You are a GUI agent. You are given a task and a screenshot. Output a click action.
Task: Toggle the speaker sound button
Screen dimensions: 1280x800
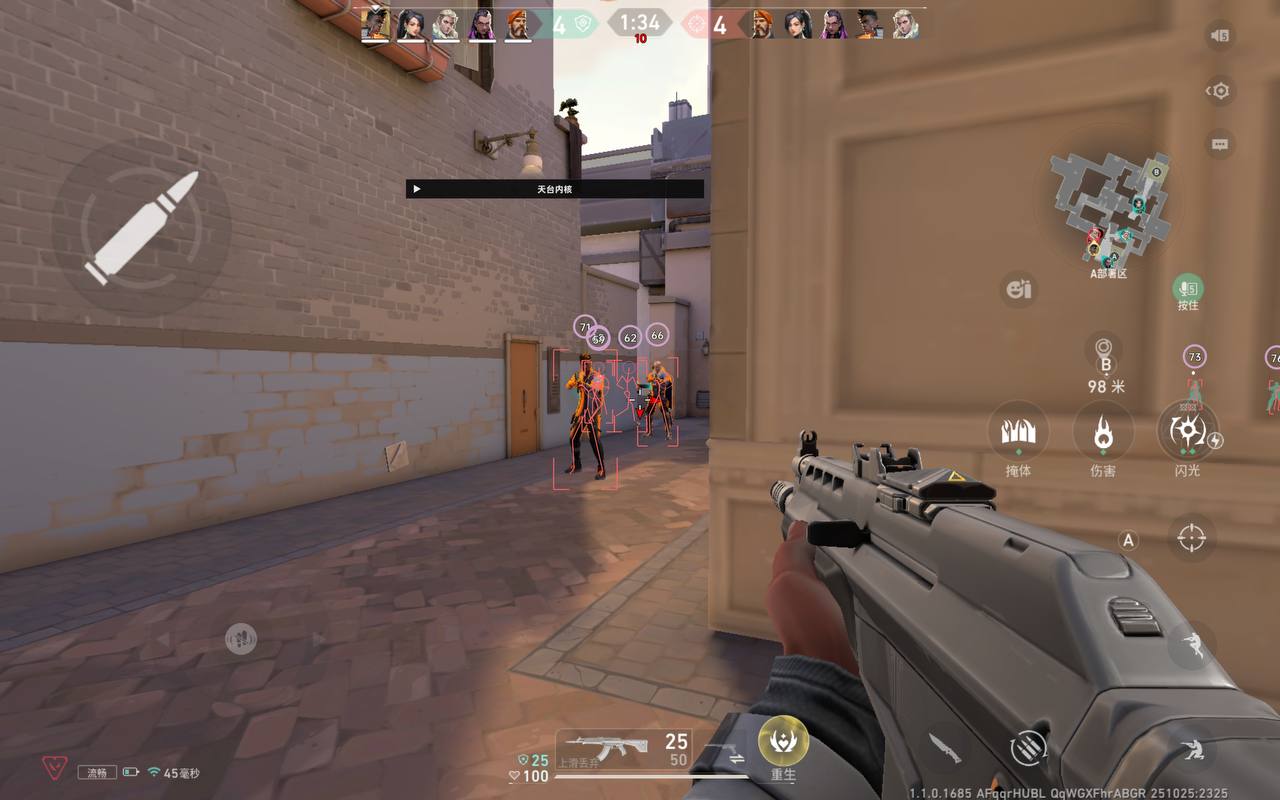1219,36
